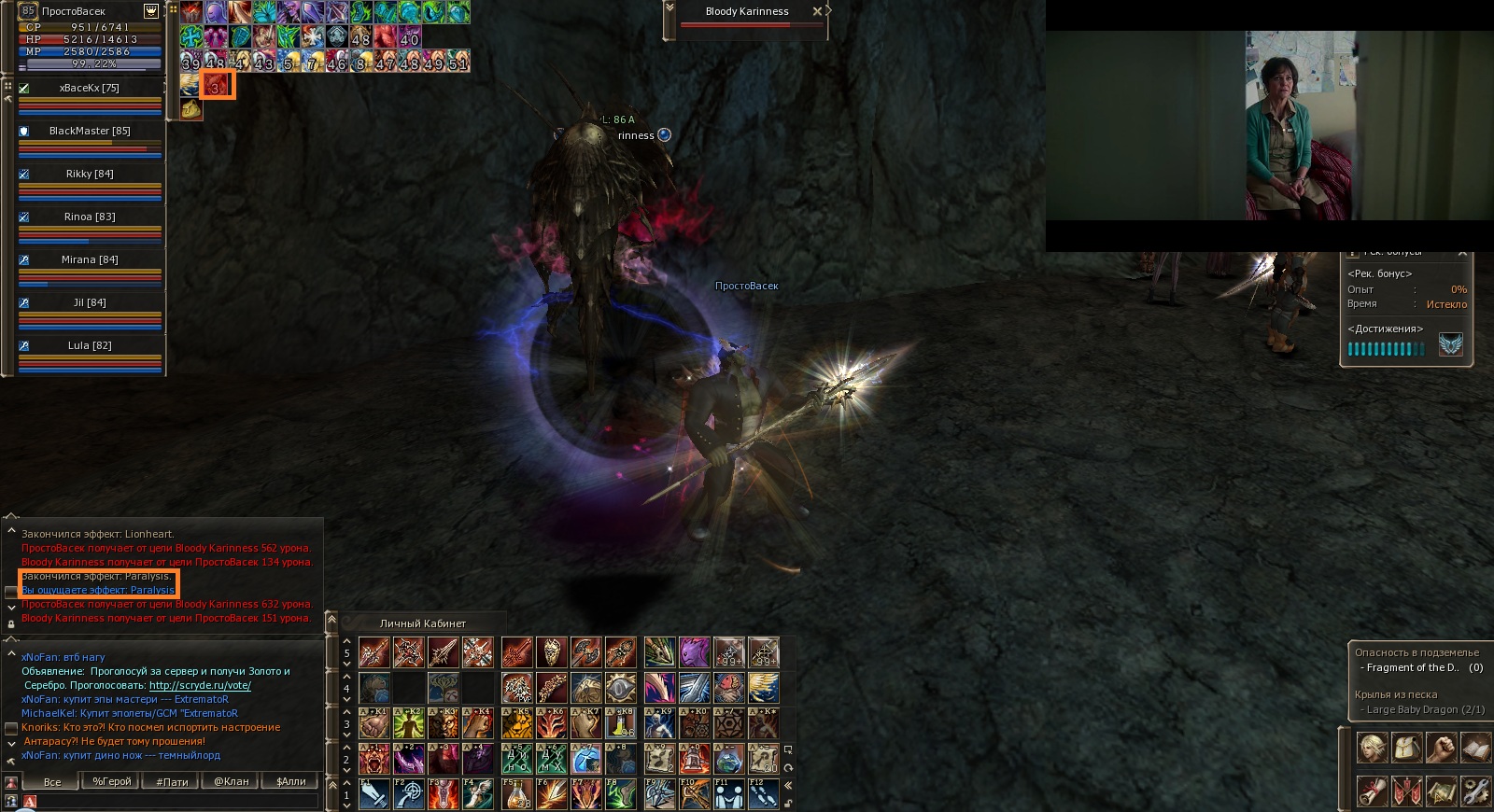Viewport: 1494px width, 812px height.
Task: Switch chat to the $Алли alliance tab
Action: click(291, 782)
